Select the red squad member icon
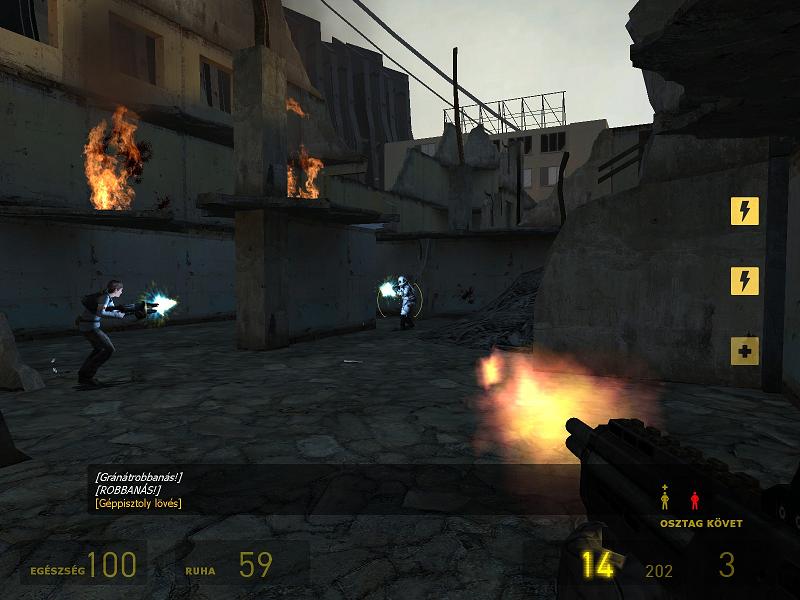The width and height of the screenshot is (800, 600). [694, 500]
